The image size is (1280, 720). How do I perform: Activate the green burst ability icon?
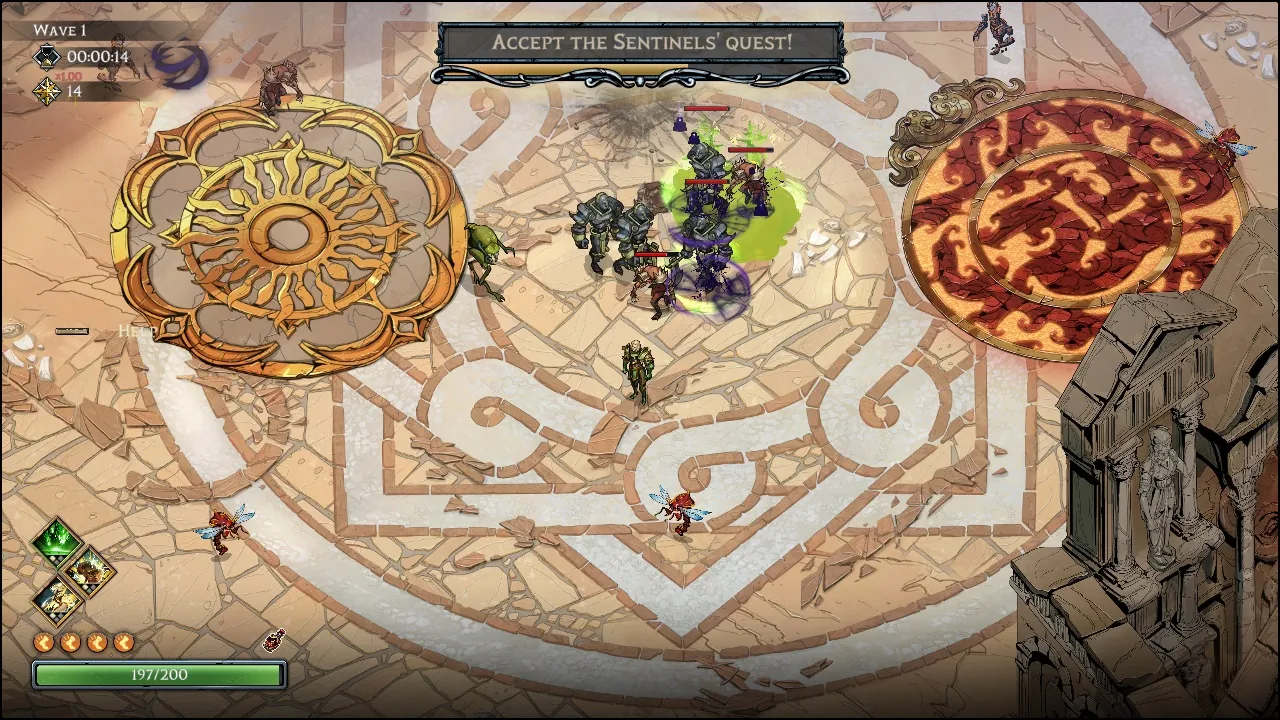[x=57, y=542]
